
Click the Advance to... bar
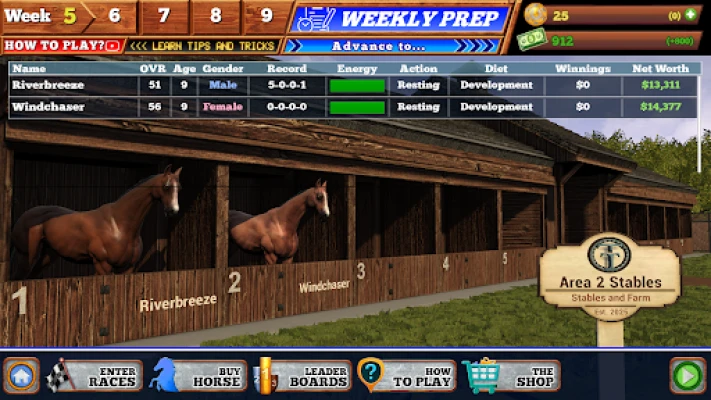(x=392, y=45)
